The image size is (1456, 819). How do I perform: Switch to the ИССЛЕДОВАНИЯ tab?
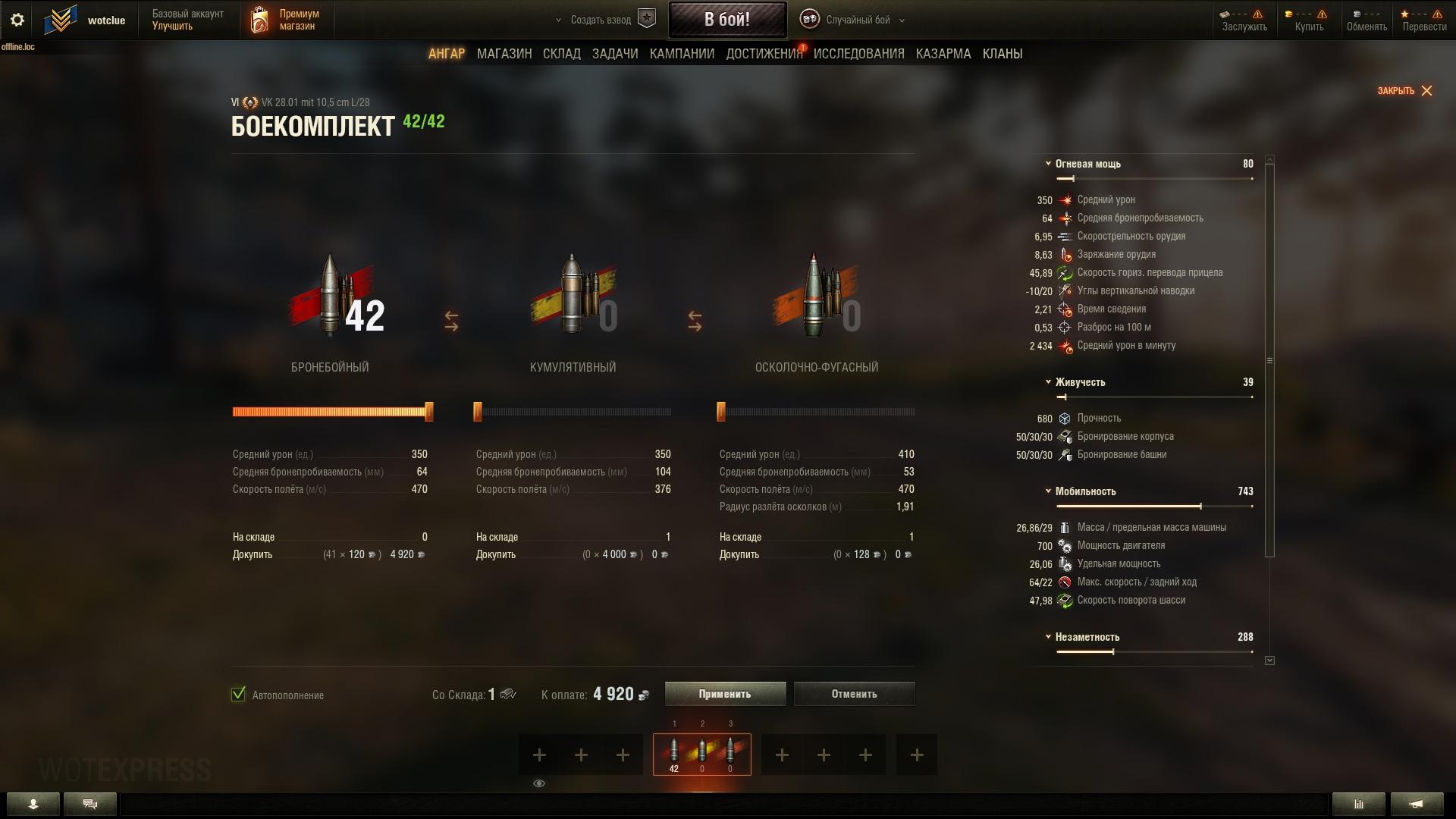point(858,54)
